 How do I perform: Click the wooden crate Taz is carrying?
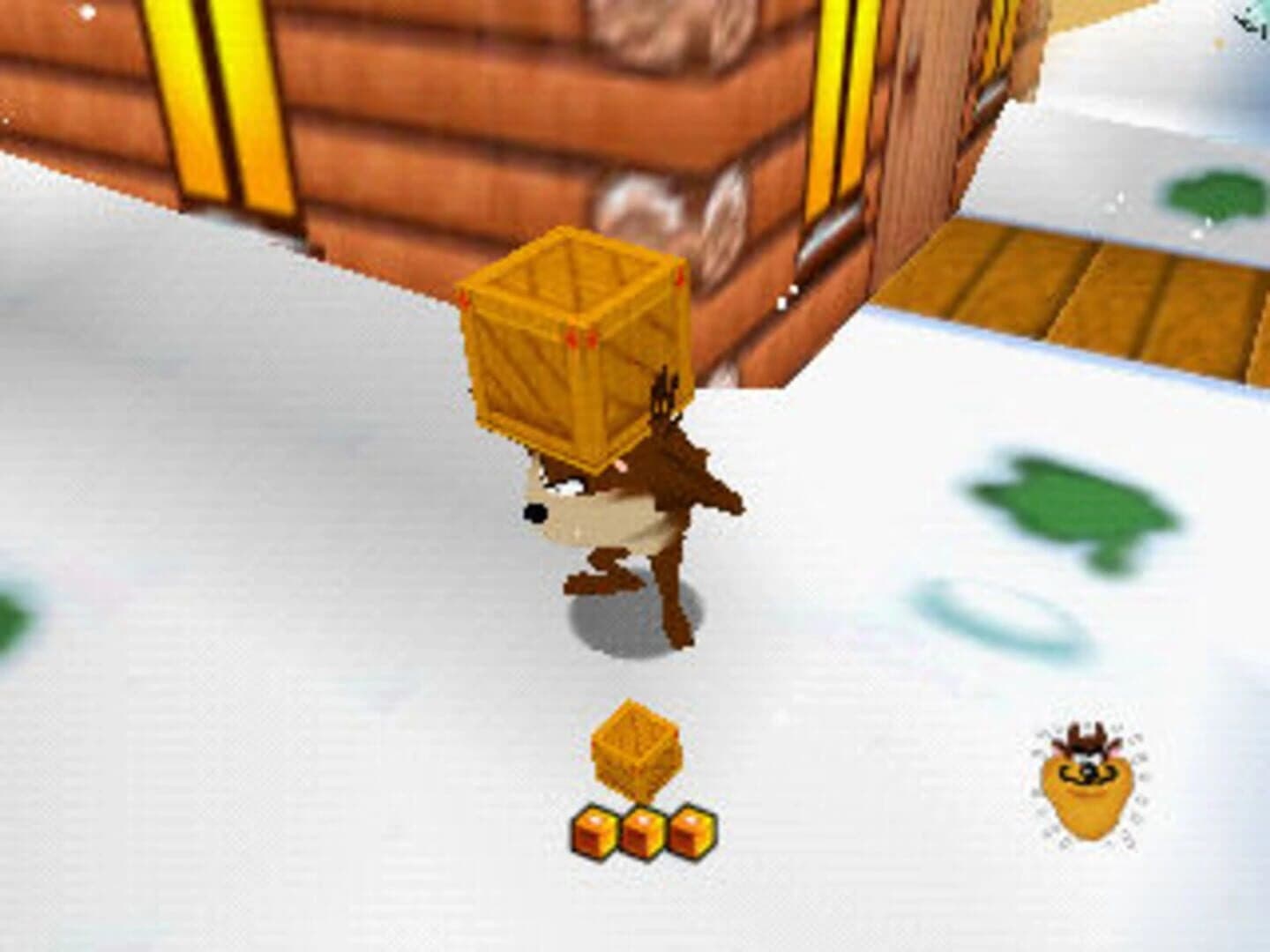pyautogui.click(x=573, y=344)
